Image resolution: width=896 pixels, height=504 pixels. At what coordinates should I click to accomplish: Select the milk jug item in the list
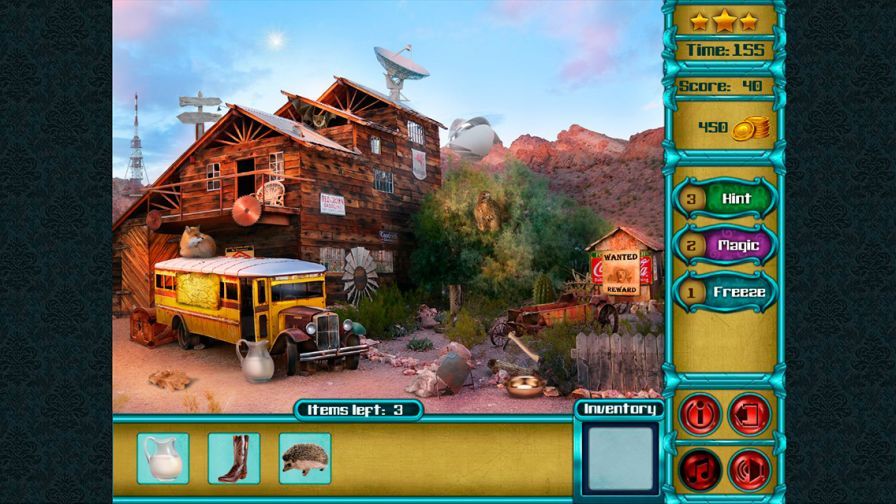click(162, 458)
